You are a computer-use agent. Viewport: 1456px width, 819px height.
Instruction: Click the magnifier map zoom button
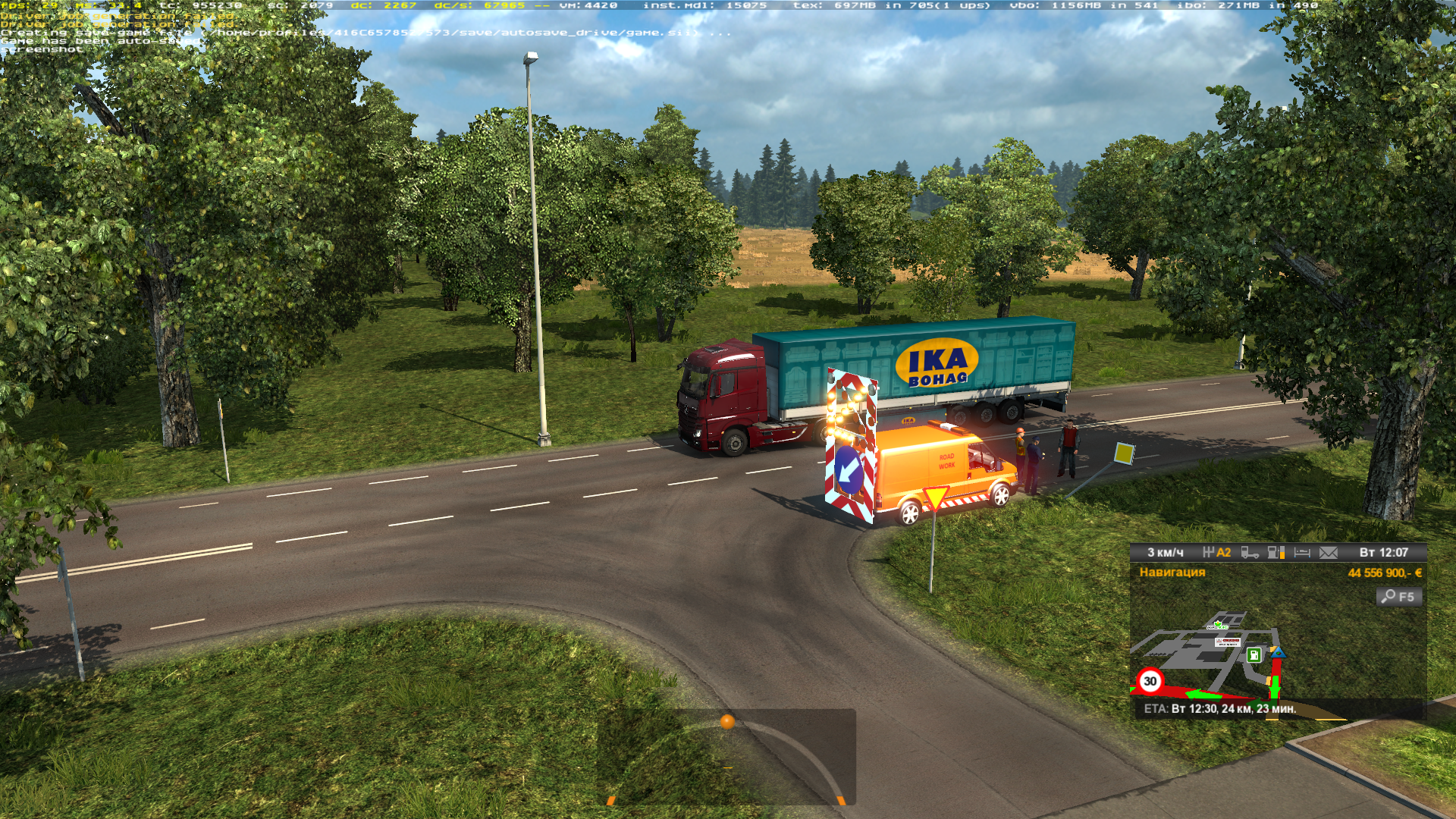pyautogui.click(x=1398, y=597)
